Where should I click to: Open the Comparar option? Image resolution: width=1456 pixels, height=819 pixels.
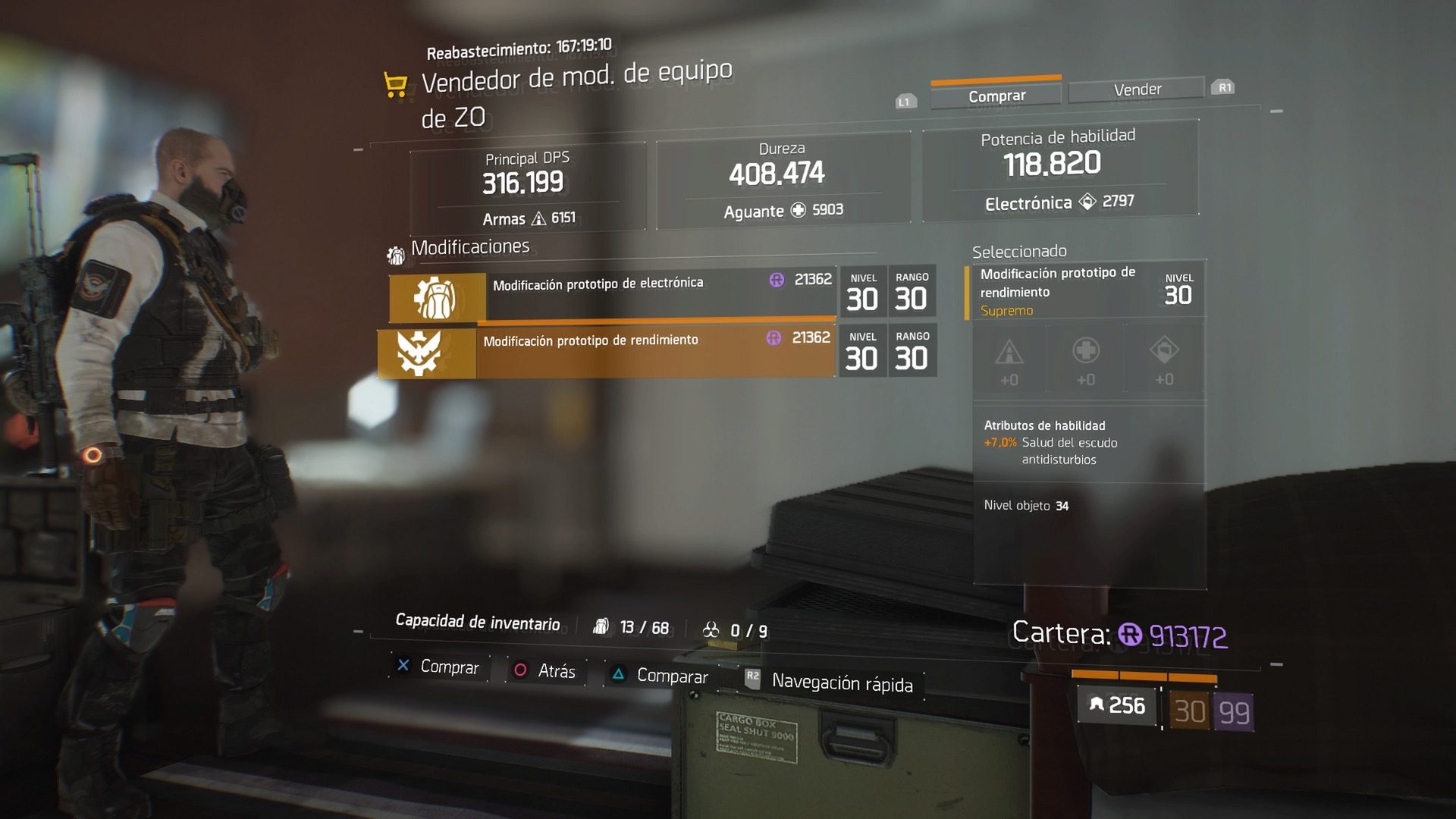661,676
